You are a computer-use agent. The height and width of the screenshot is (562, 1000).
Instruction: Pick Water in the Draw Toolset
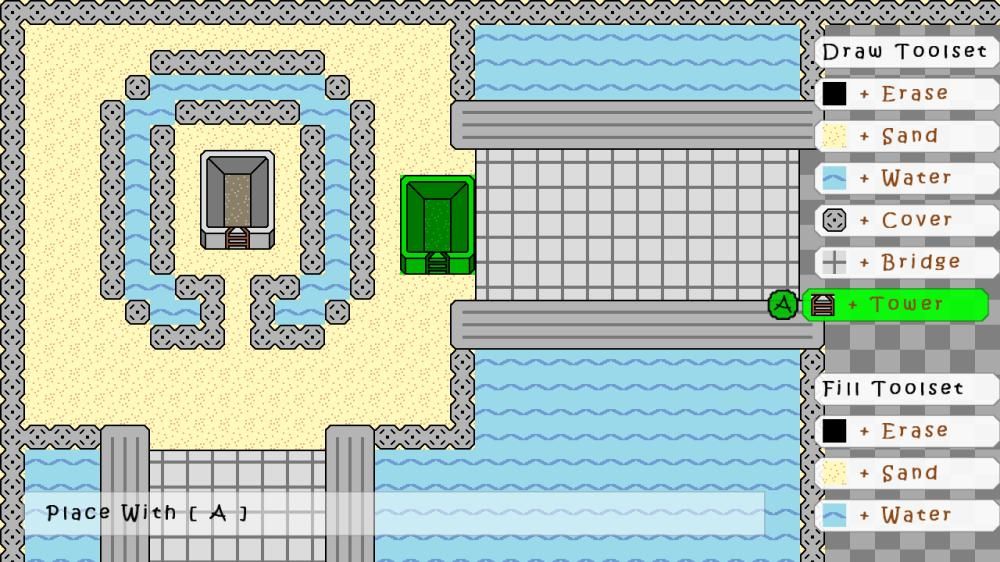(x=906, y=178)
